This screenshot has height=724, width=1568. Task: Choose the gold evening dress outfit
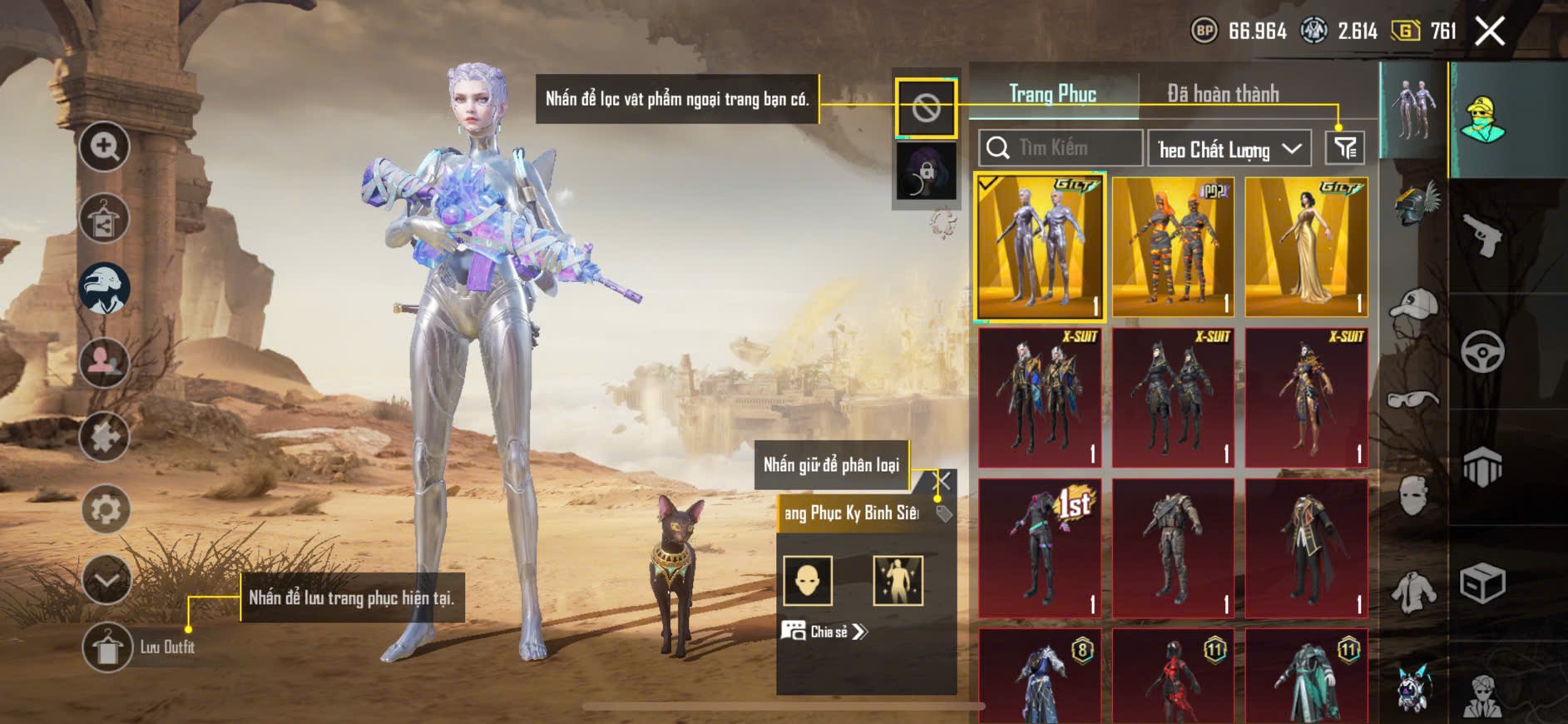point(1306,247)
